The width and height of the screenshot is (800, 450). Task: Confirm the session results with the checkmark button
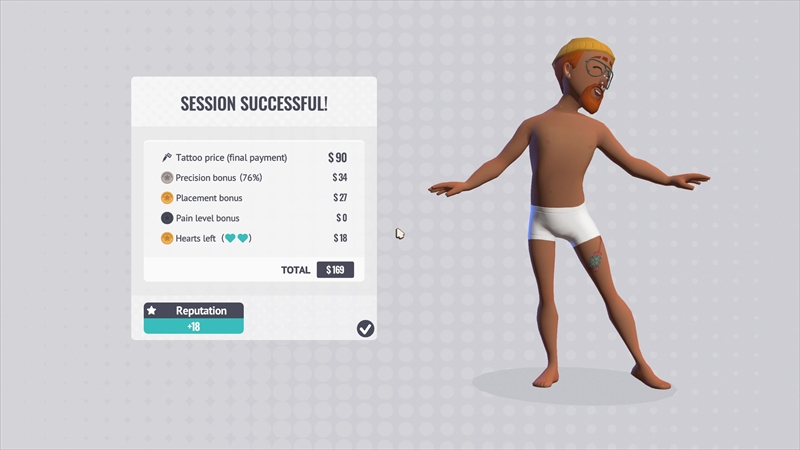365,328
